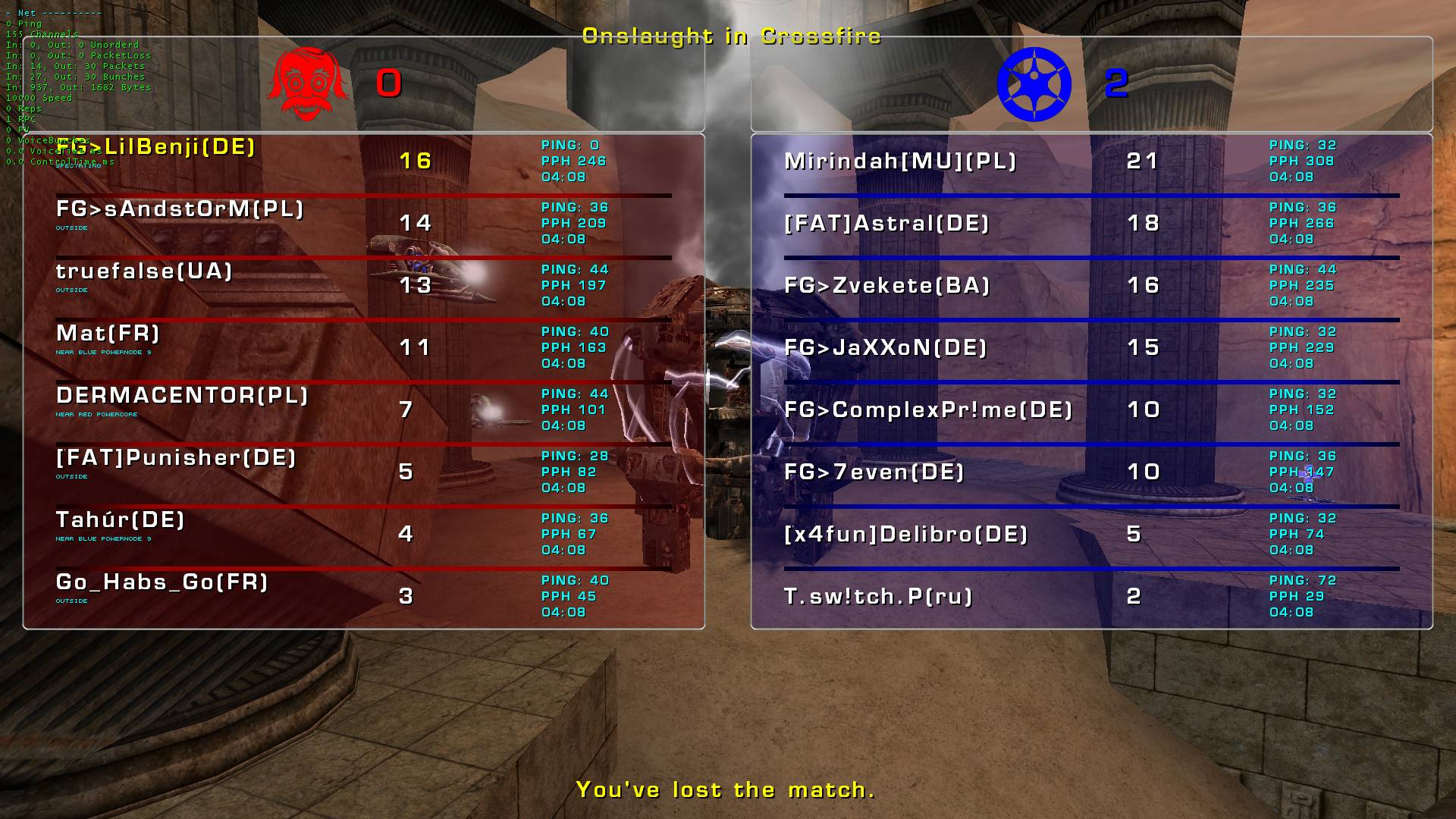Select FG>Zvekete(BA) in the blue team list
The image size is (1456, 819).
point(887,286)
